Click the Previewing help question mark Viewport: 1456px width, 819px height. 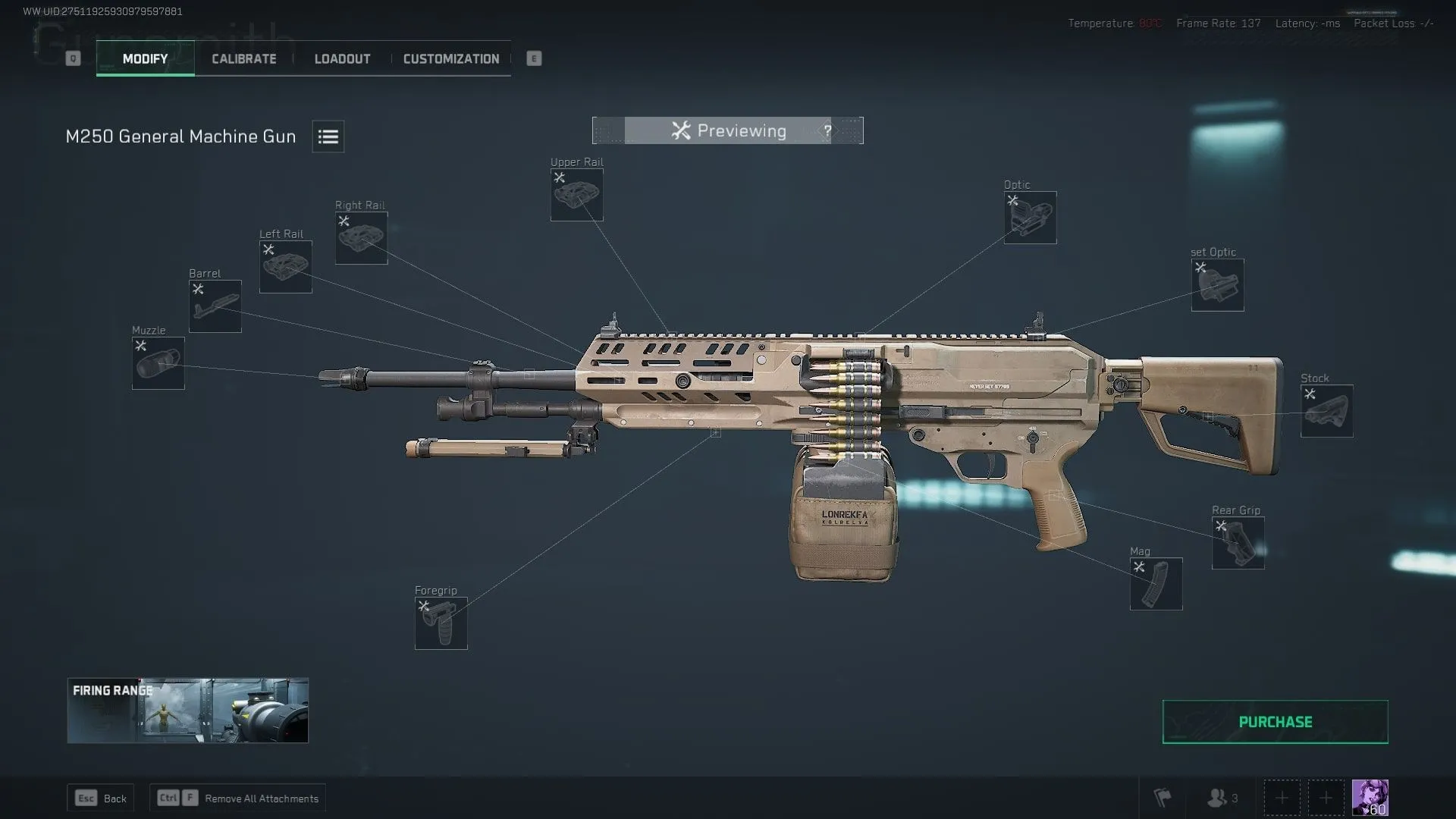(x=827, y=131)
